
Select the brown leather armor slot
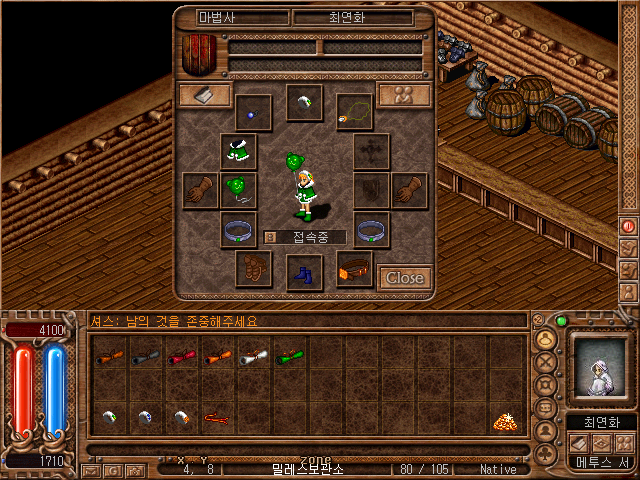(x=253, y=268)
